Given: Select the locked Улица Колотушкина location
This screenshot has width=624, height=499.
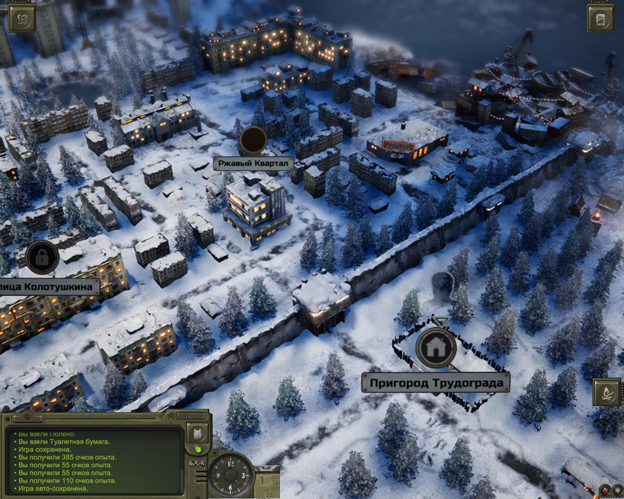Looking at the screenshot, I should [49, 287].
